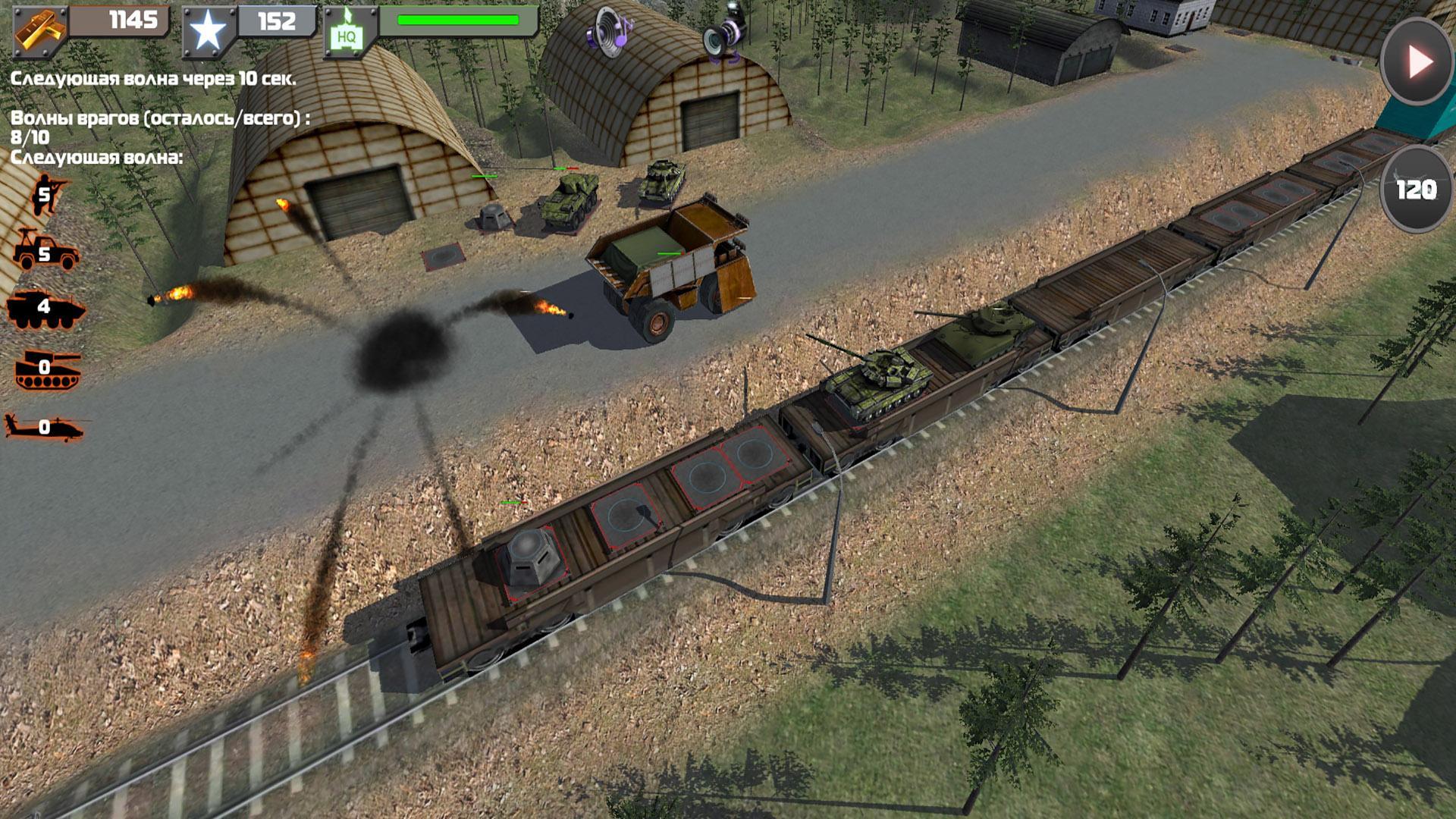
Task: Start the next wave with play button
Action: (x=1417, y=61)
